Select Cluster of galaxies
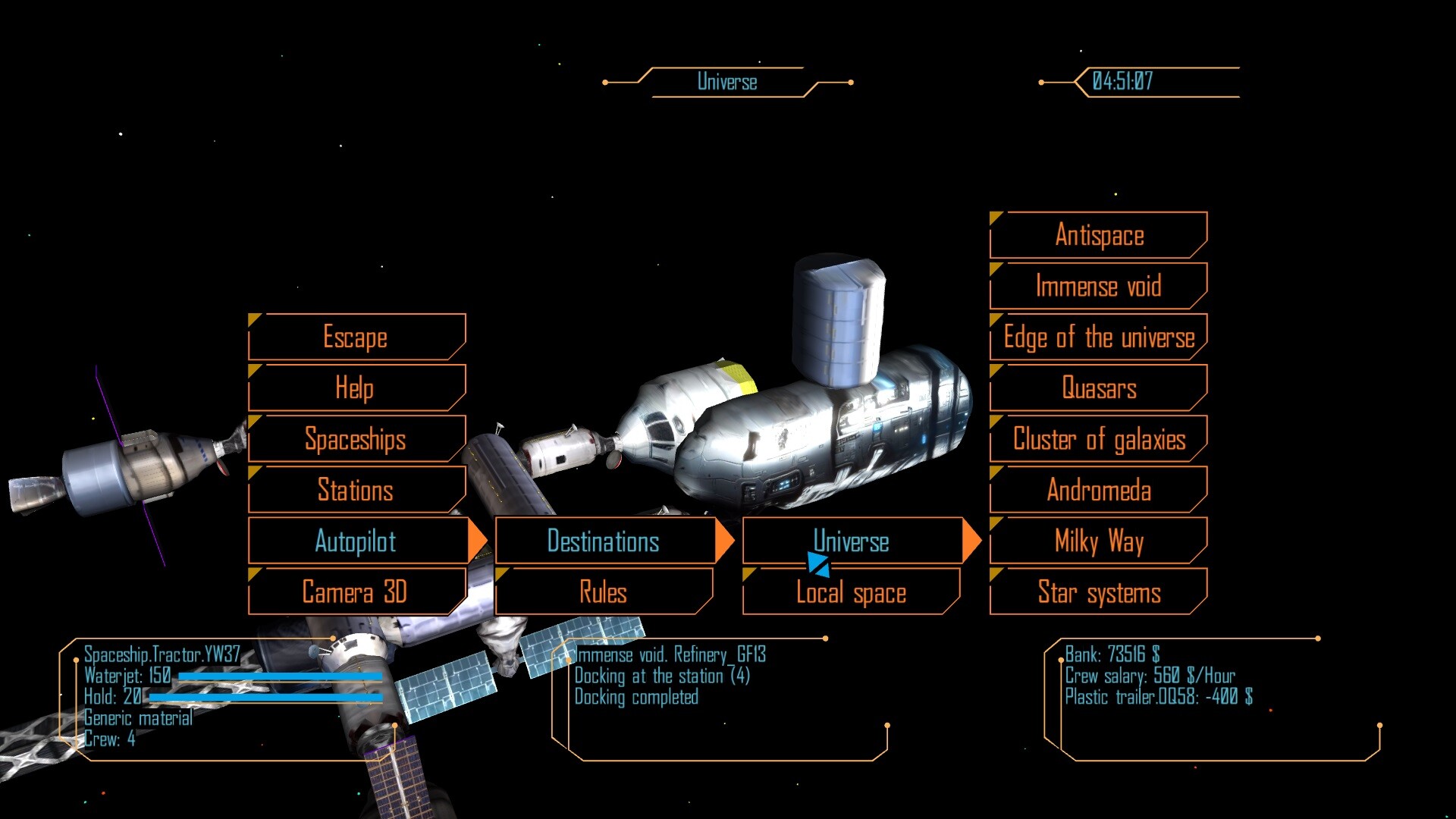Image resolution: width=1456 pixels, height=819 pixels. click(x=1099, y=439)
